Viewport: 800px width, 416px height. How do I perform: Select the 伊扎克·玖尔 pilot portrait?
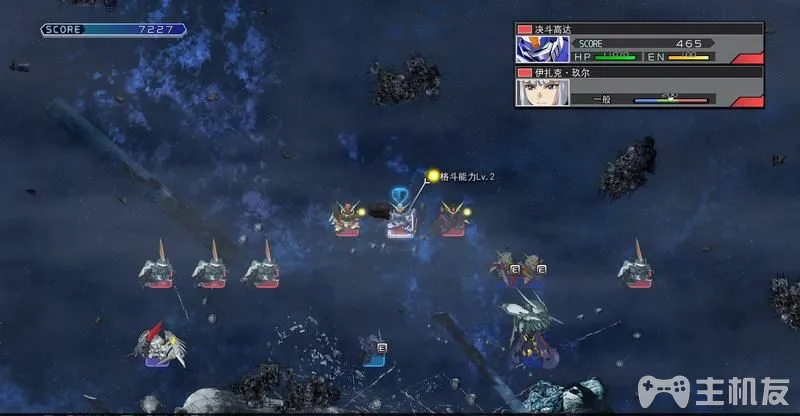pyautogui.click(x=541, y=92)
